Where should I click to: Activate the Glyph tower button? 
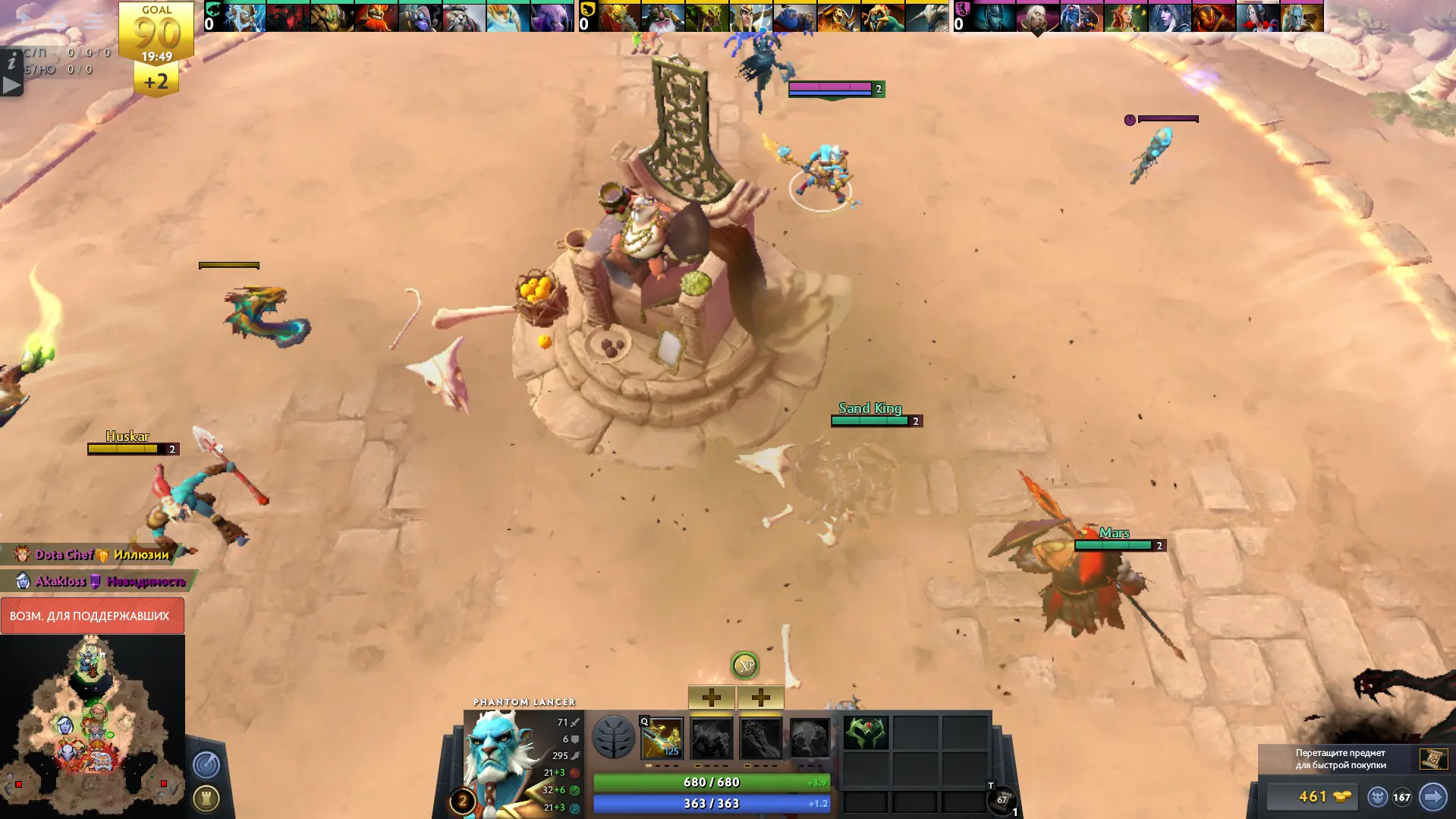pos(206,798)
